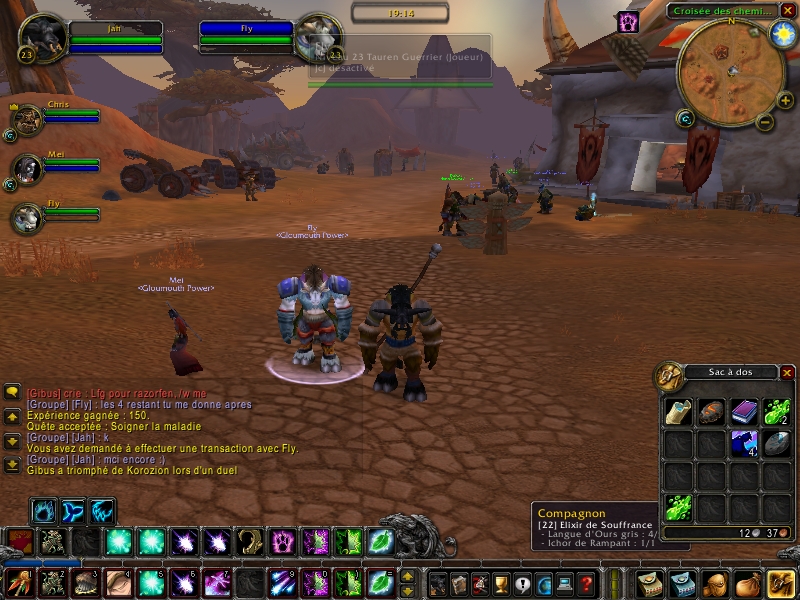Click the purple paw buff icon
Screen dimensions: 800x600
[628, 22]
